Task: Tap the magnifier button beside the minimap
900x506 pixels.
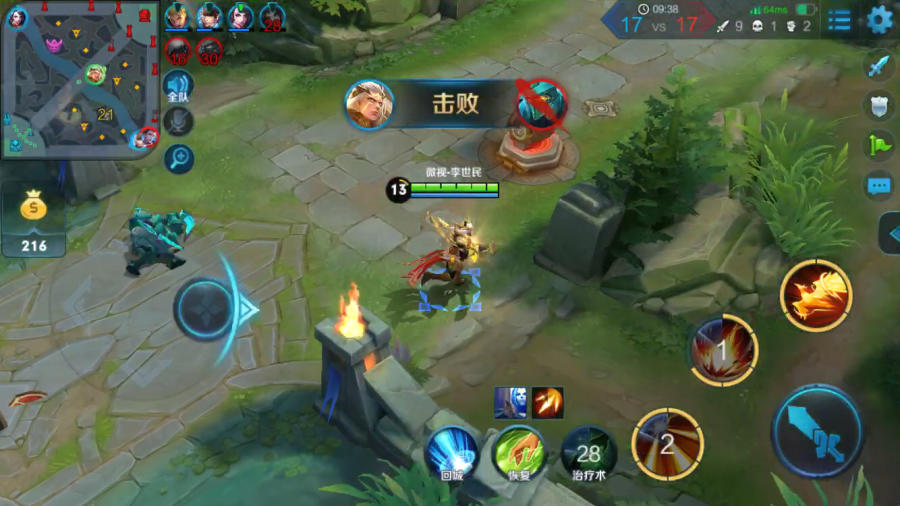Action: point(179,157)
